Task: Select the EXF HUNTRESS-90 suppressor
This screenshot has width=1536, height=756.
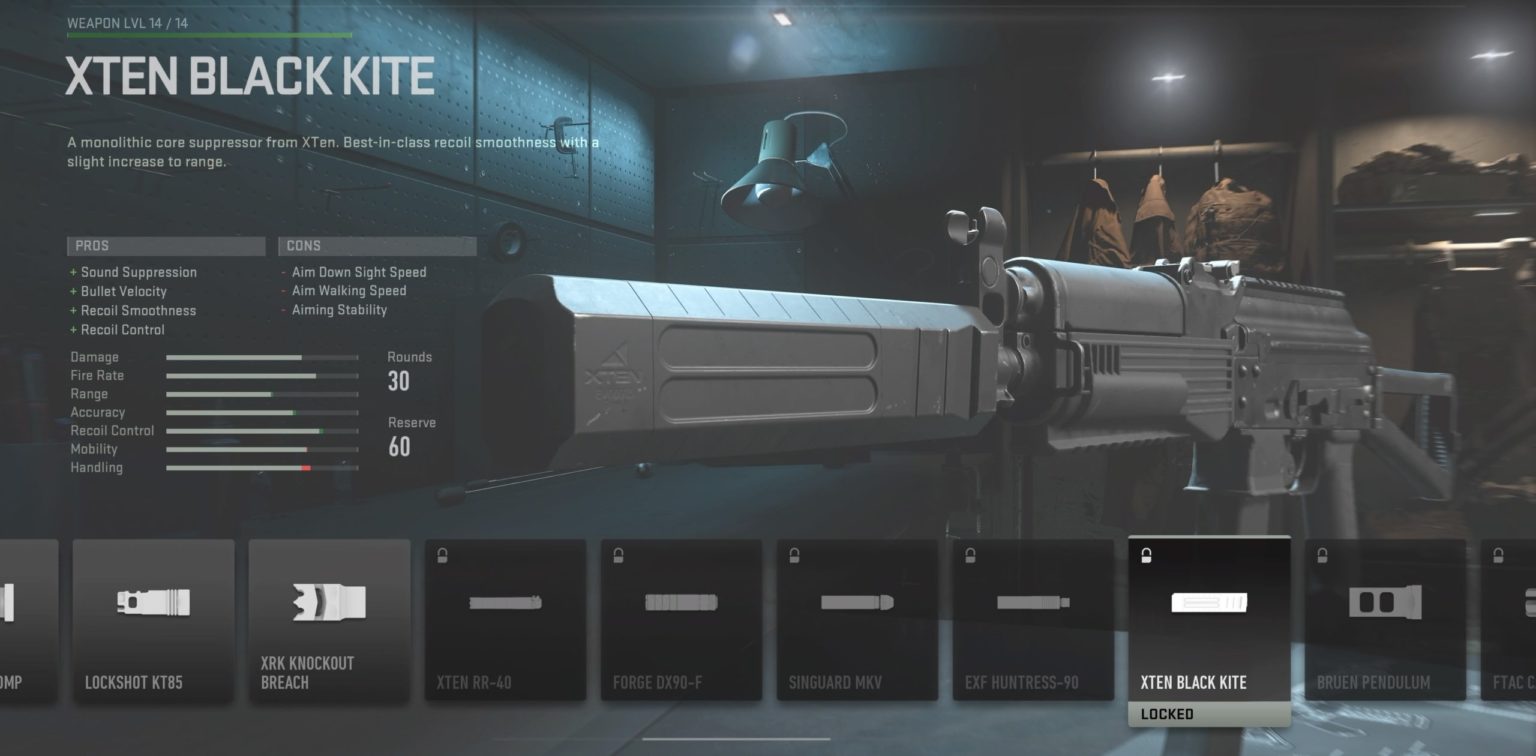Action: [1033, 620]
